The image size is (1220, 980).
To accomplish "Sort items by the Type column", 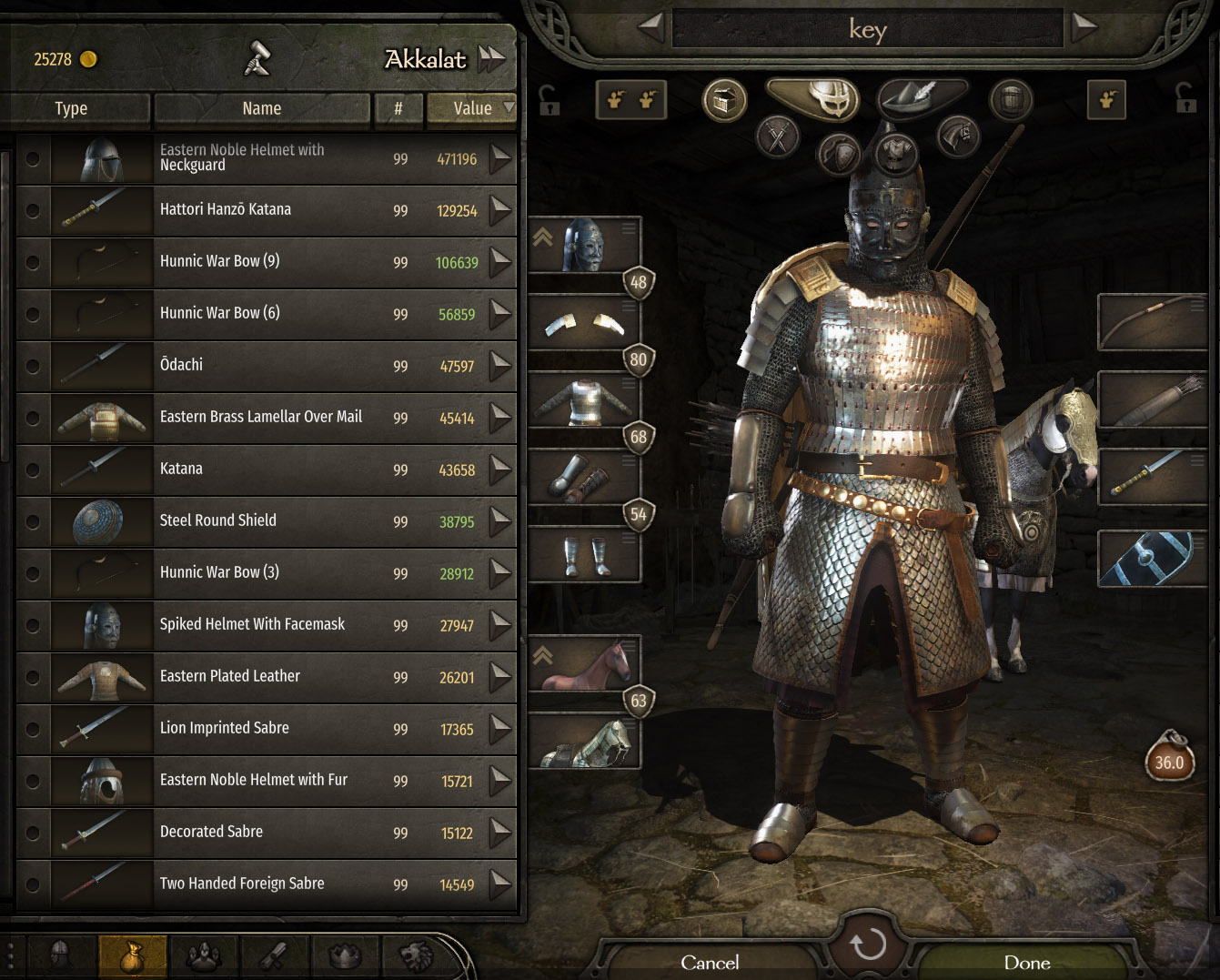I will (x=71, y=108).
